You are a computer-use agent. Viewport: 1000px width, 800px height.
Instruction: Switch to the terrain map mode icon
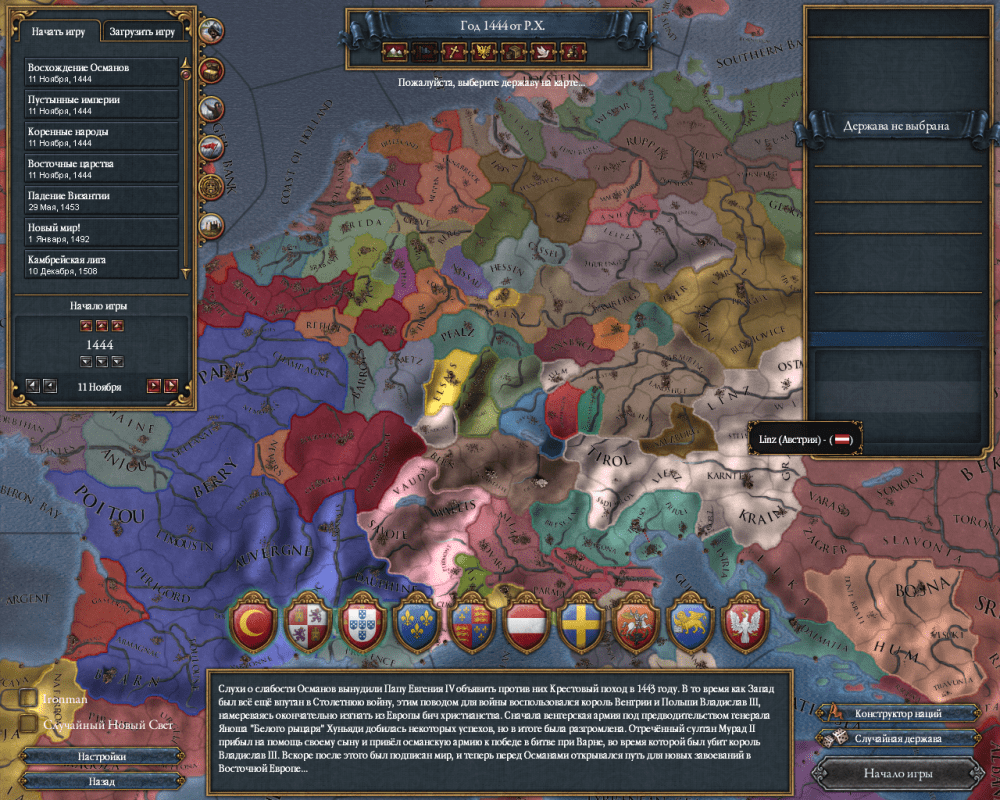(x=394, y=49)
